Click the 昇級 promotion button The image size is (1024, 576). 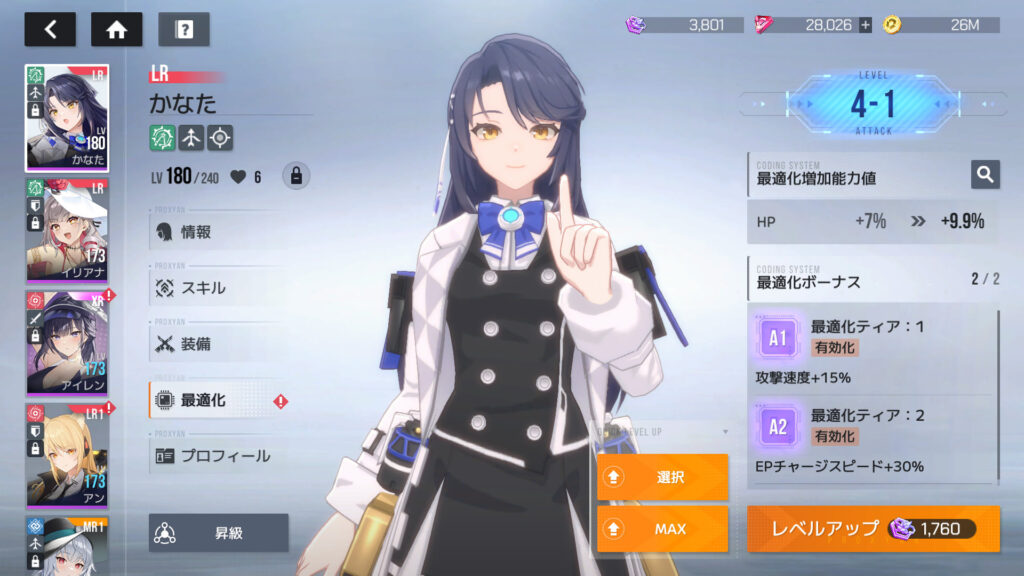[219, 533]
